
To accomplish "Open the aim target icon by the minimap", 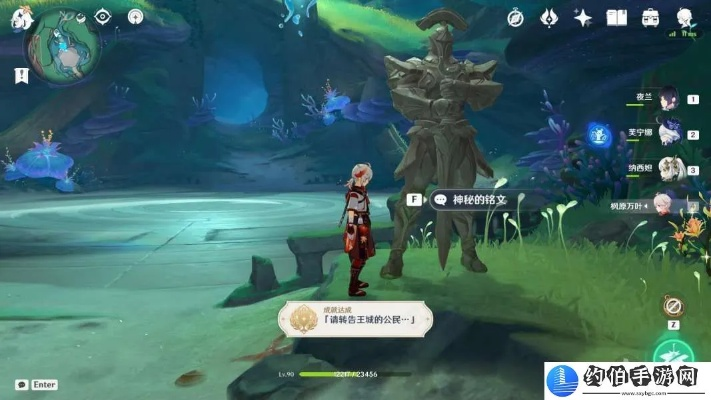I will tap(135, 16).
